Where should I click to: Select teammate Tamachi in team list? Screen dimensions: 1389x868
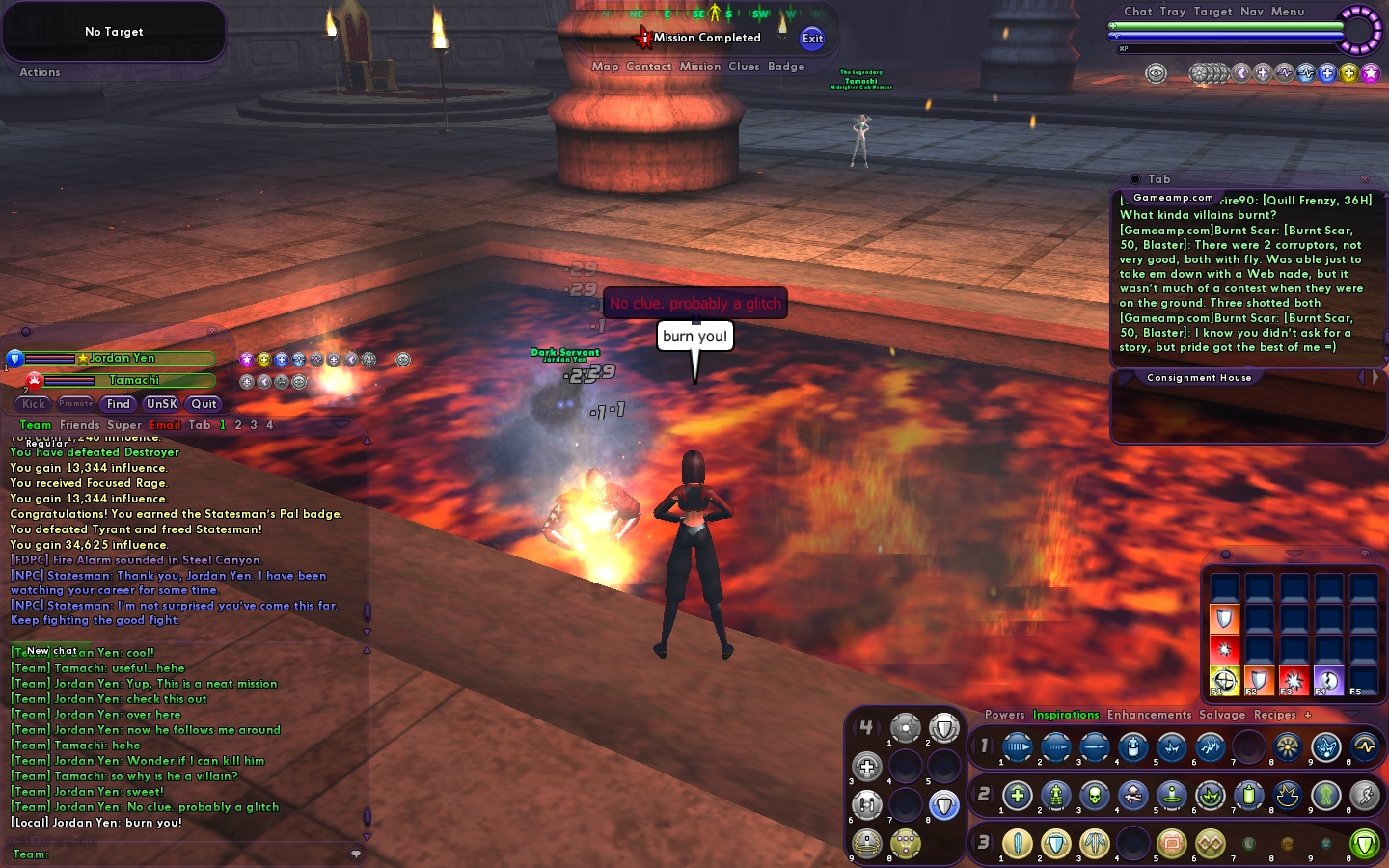point(134,380)
